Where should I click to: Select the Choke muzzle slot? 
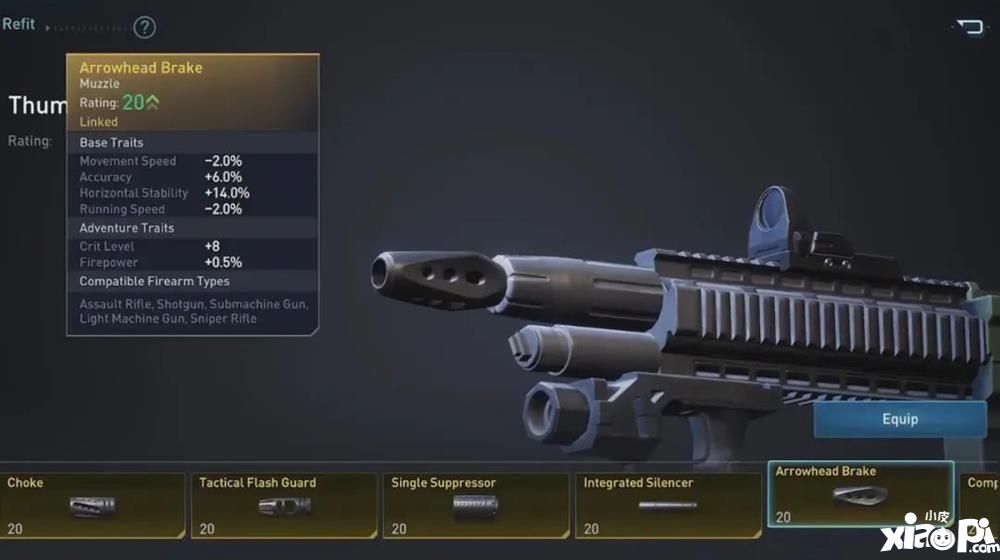pos(92,505)
